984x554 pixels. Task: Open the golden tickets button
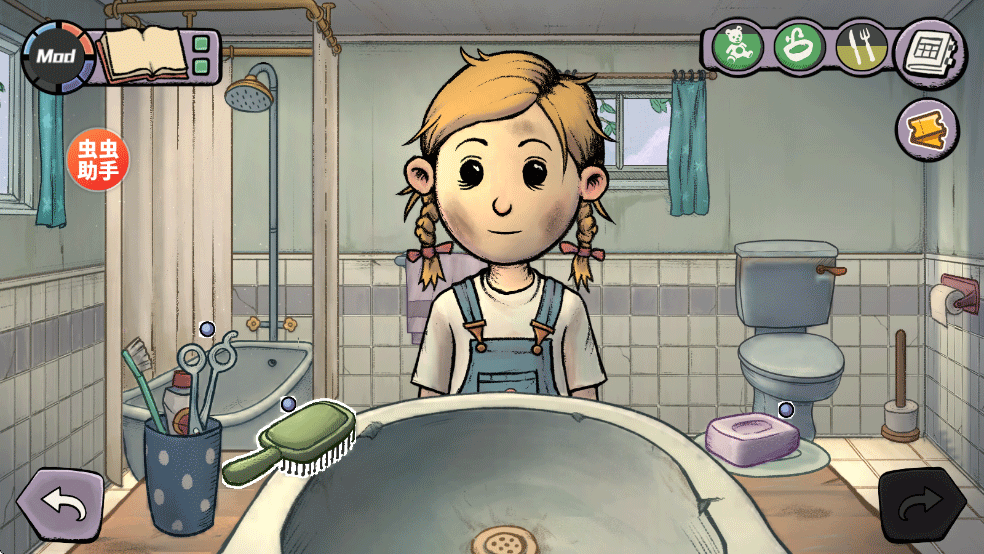pyautogui.click(x=927, y=129)
